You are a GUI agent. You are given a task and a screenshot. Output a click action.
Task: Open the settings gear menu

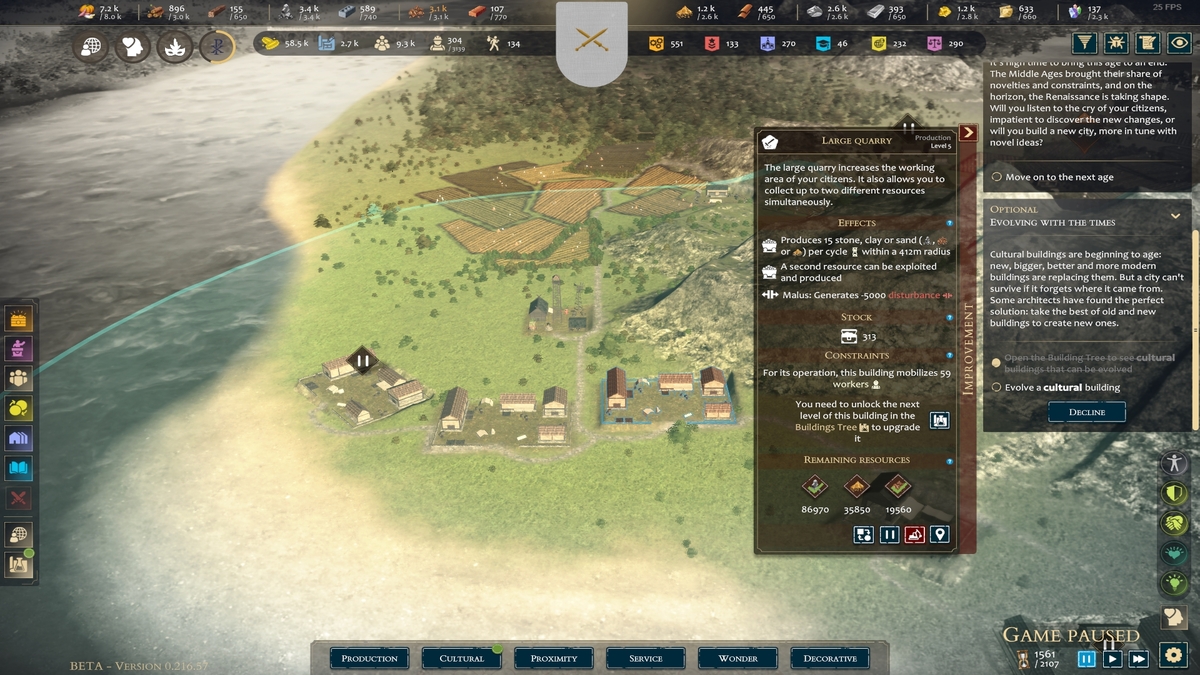[x=1173, y=656]
